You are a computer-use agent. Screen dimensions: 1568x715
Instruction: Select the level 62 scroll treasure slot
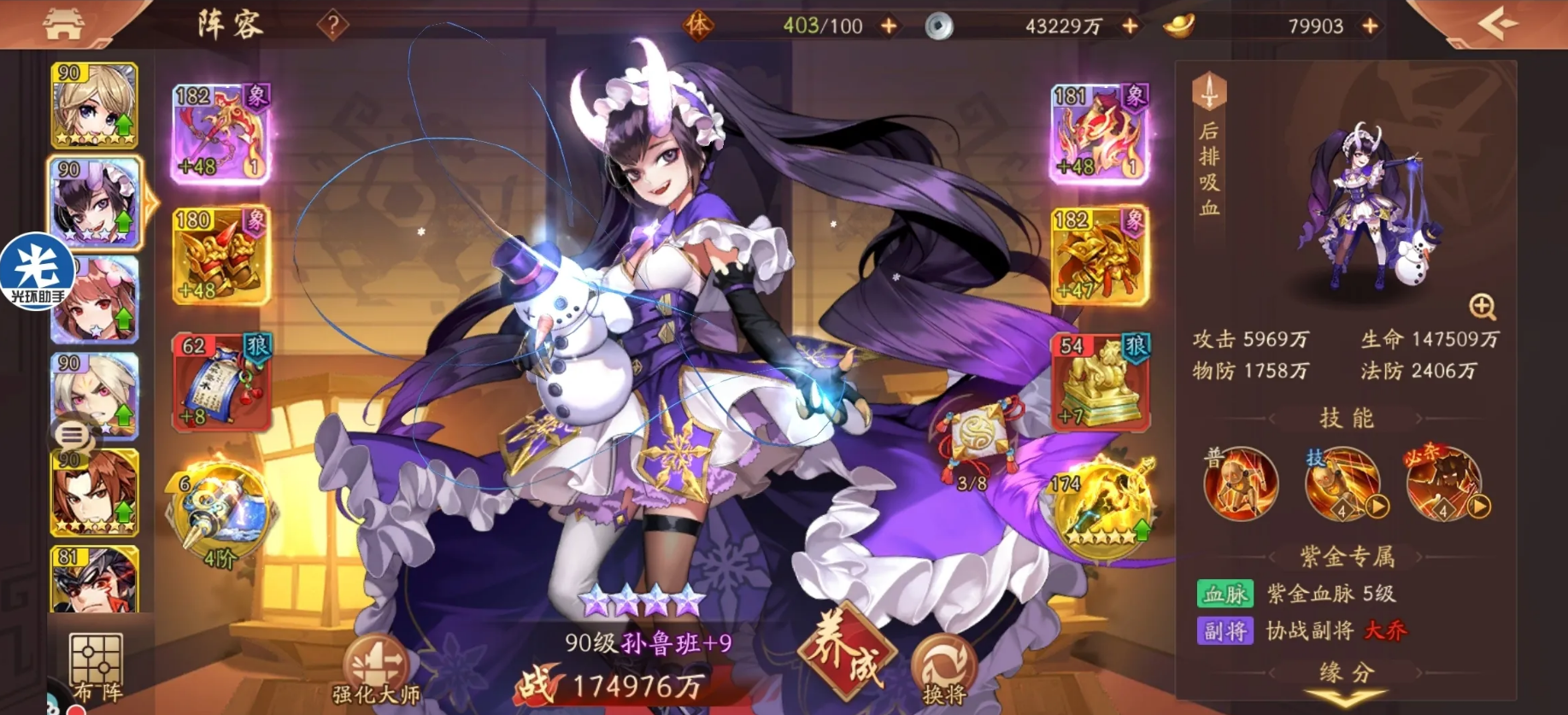pyautogui.click(x=221, y=381)
